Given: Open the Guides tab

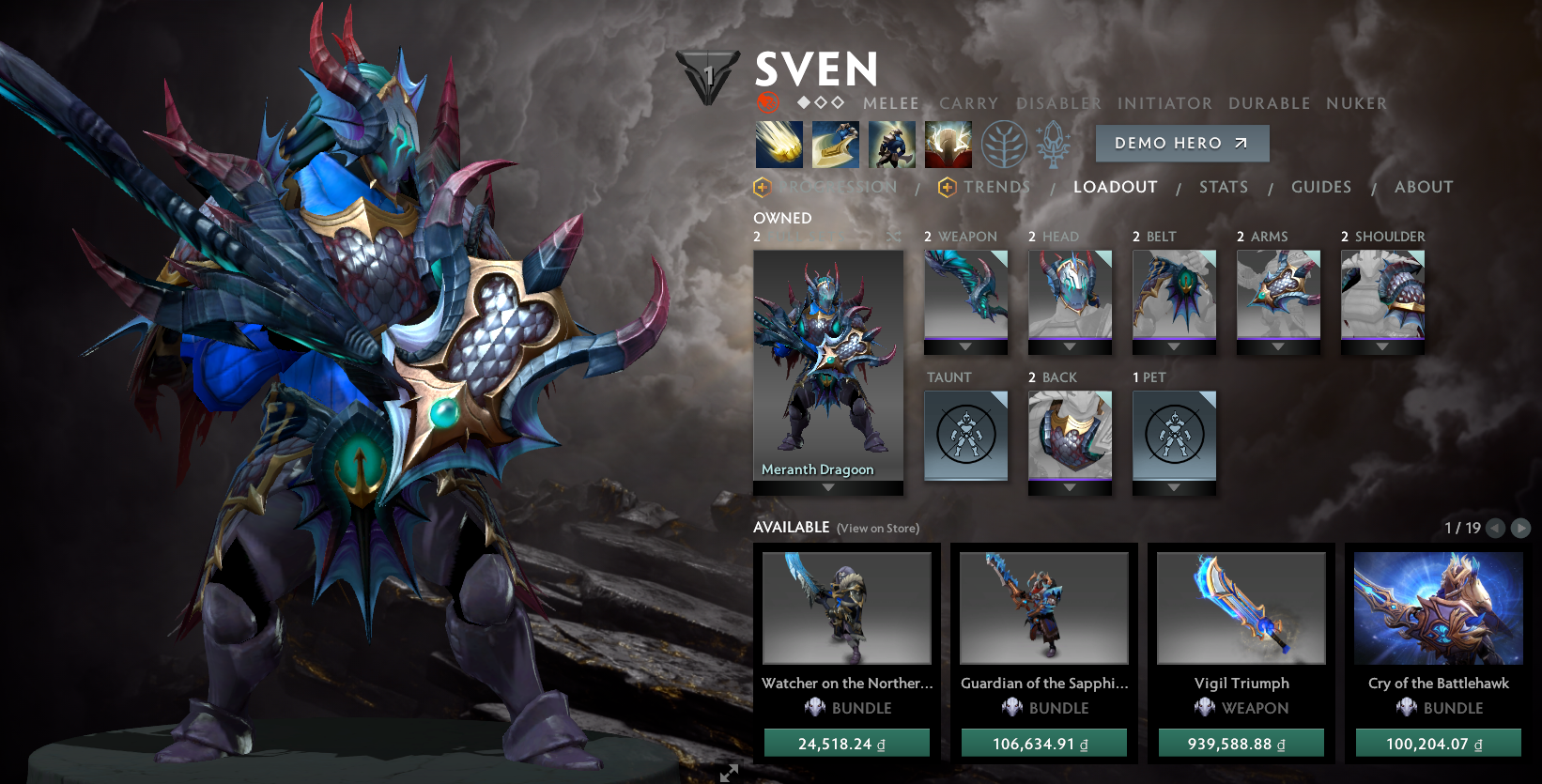Looking at the screenshot, I should pyautogui.click(x=1320, y=187).
